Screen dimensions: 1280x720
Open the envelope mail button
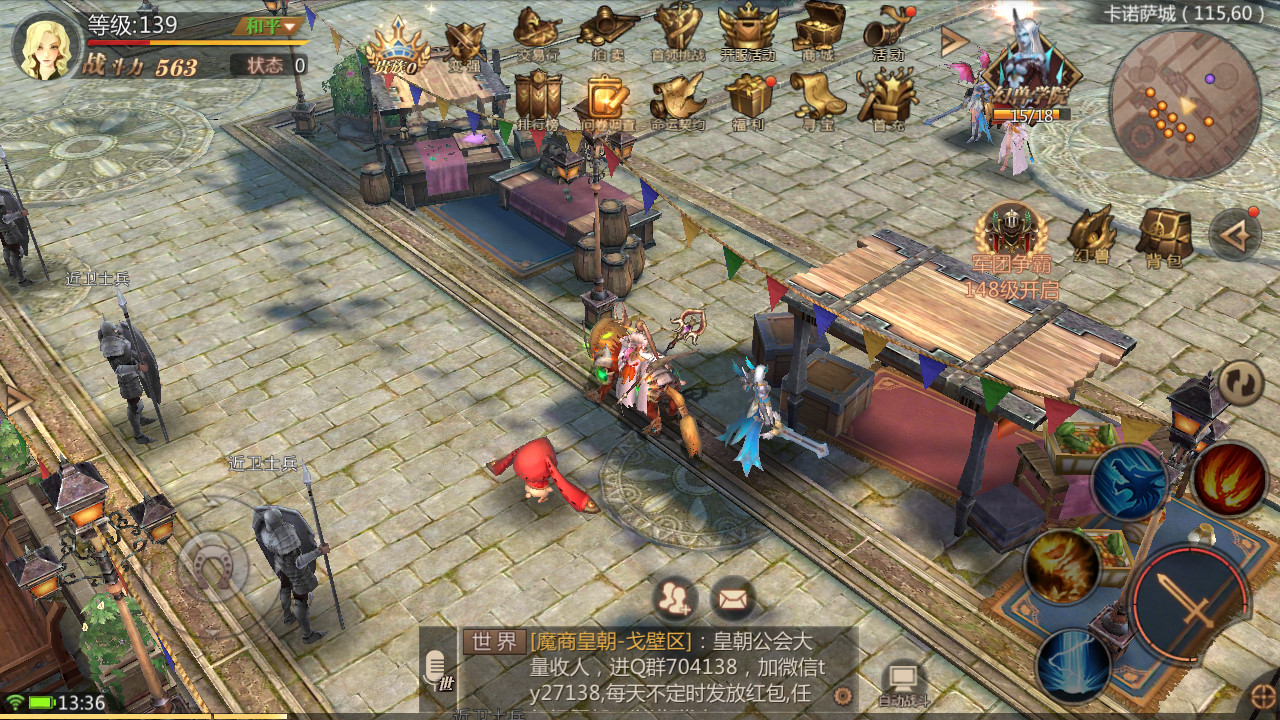pyautogui.click(x=733, y=599)
